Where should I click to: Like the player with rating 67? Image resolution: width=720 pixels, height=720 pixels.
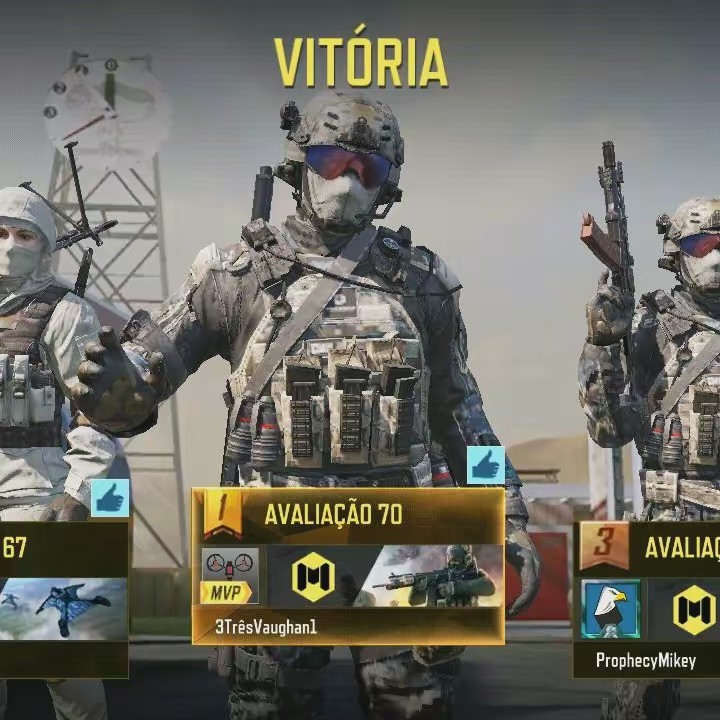tap(110, 498)
